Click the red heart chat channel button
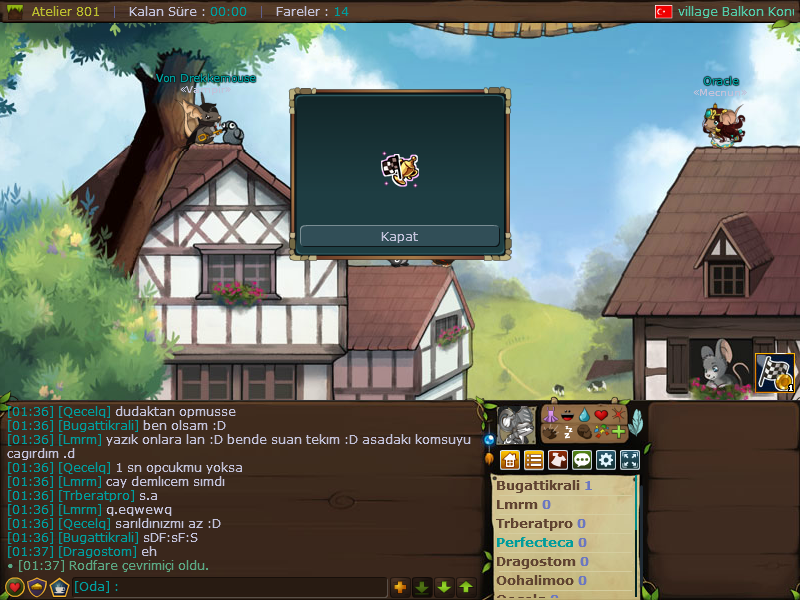 tap(15, 587)
